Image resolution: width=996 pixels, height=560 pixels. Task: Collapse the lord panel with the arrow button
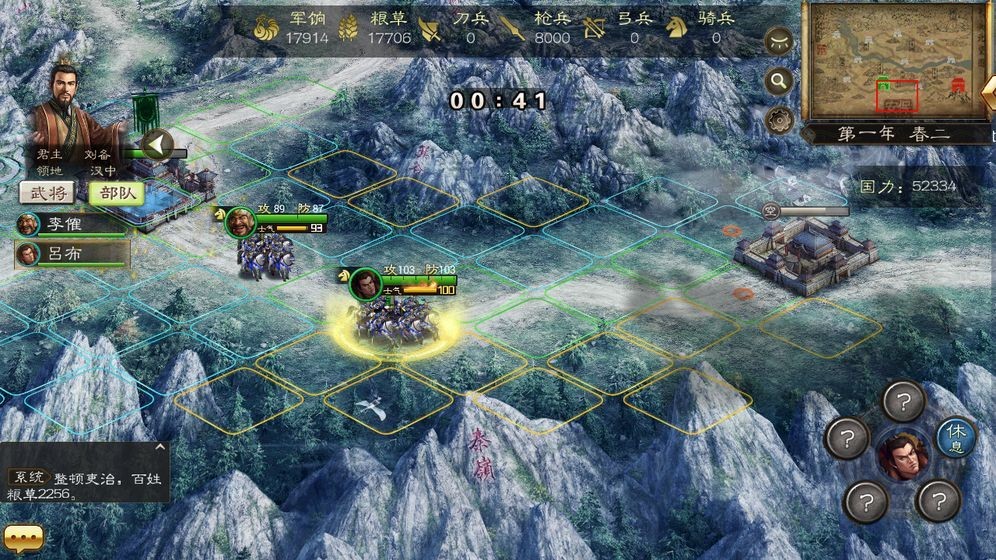155,145
